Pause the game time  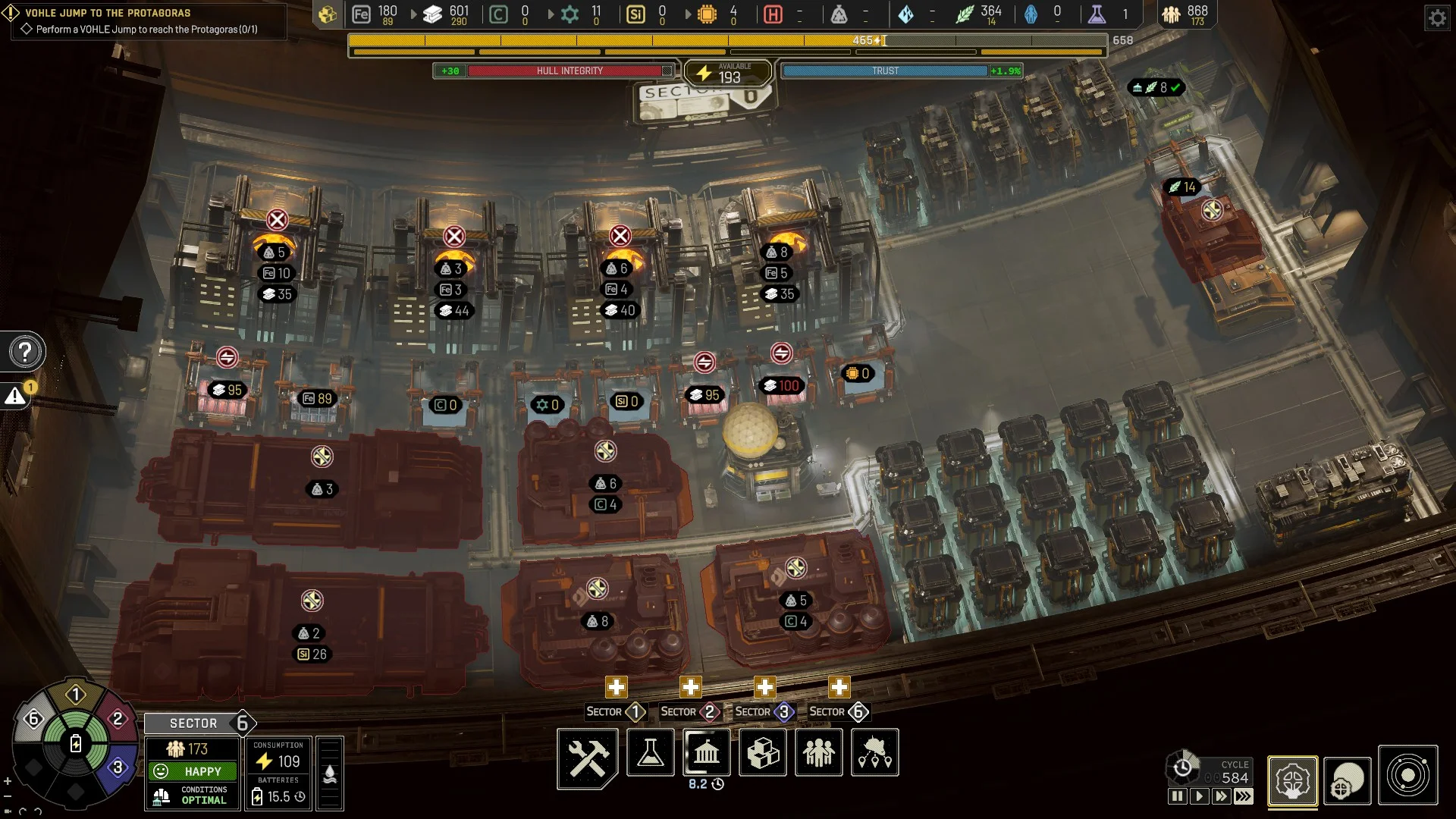[x=1177, y=796]
